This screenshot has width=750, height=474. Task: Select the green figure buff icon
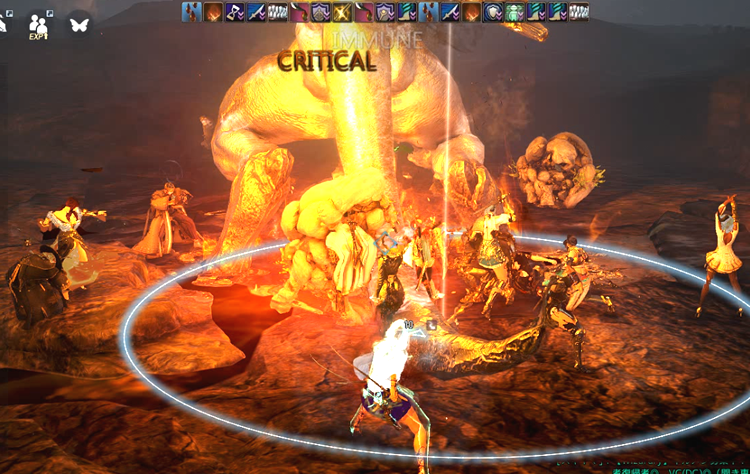[x=514, y=12]
